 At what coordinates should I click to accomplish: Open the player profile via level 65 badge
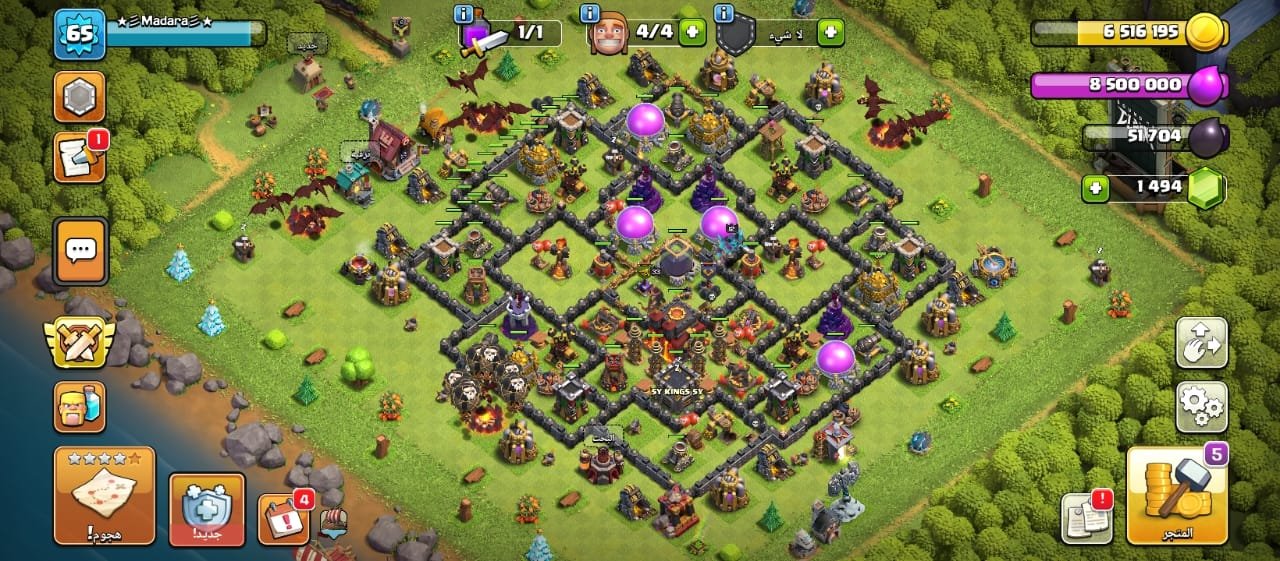tap(79, 34)
